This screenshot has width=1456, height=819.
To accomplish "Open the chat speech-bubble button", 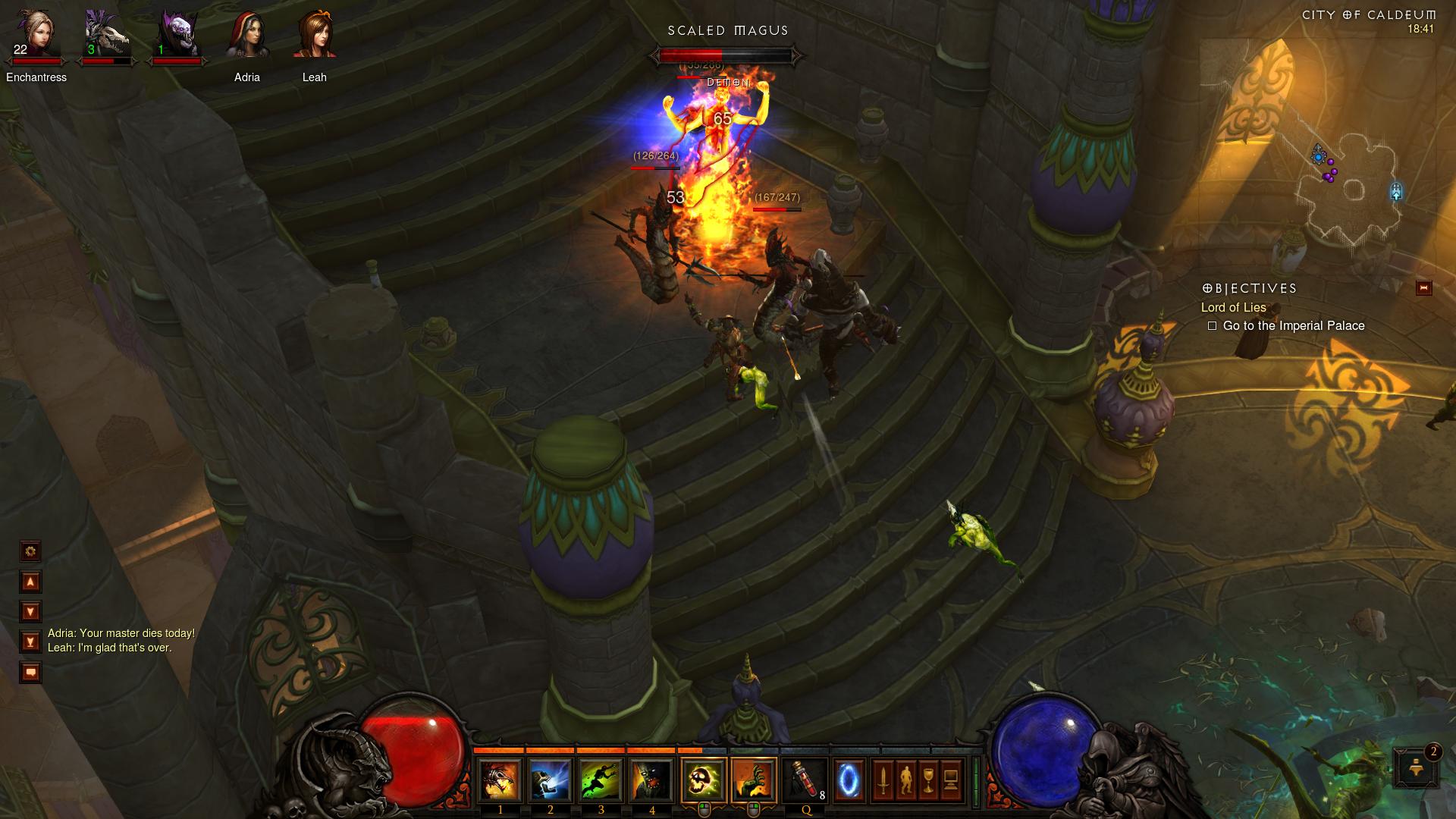I will pyautogui.click(x=30, y=673).
